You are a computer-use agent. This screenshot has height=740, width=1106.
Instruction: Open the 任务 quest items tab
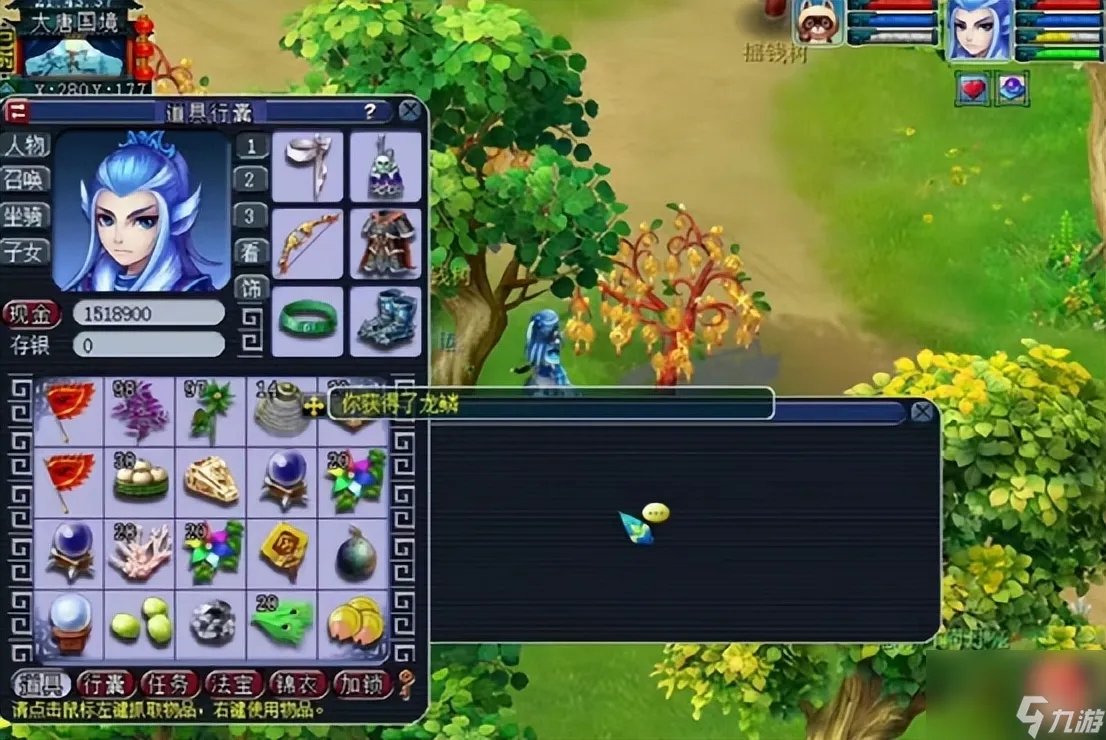click(169, 683)
